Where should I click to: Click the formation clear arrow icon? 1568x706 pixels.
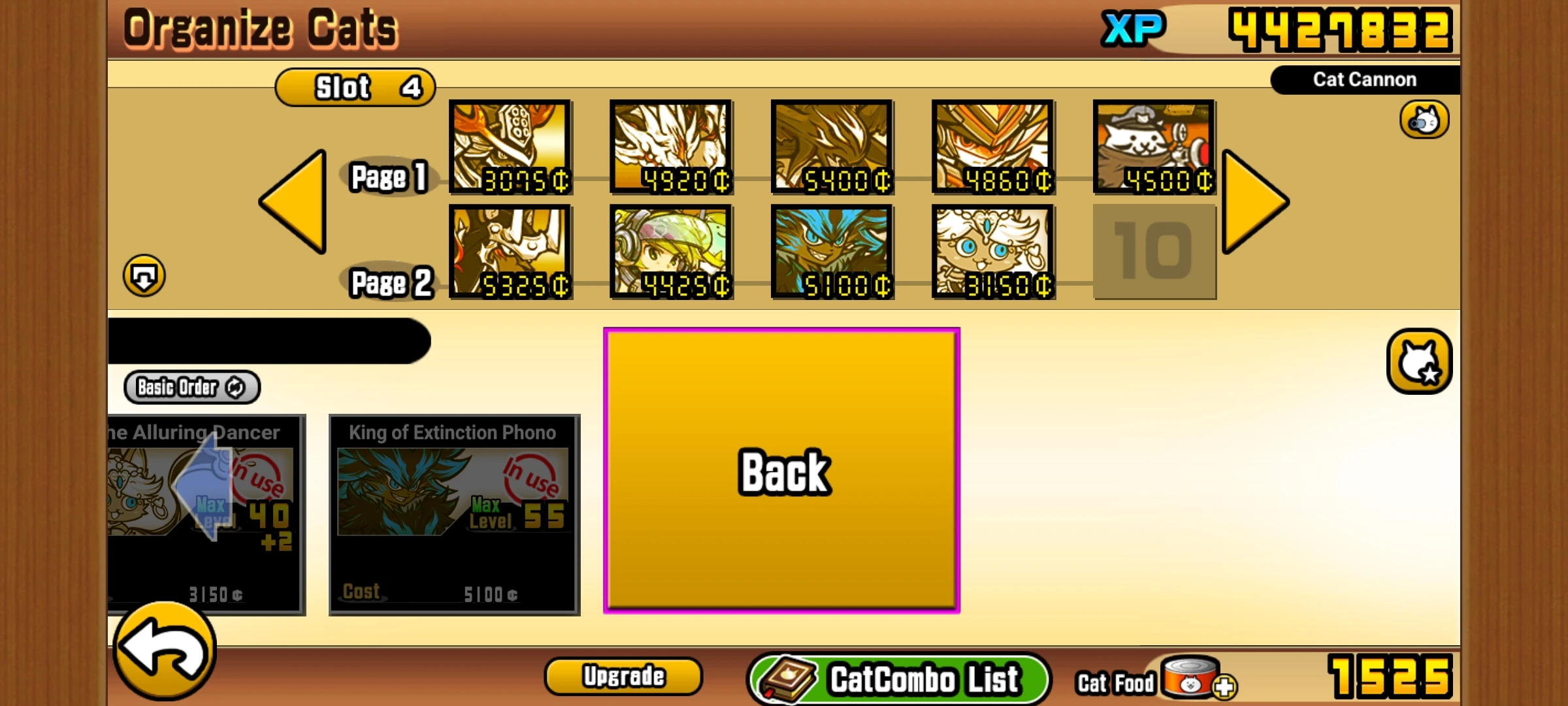tap(145, 276)
